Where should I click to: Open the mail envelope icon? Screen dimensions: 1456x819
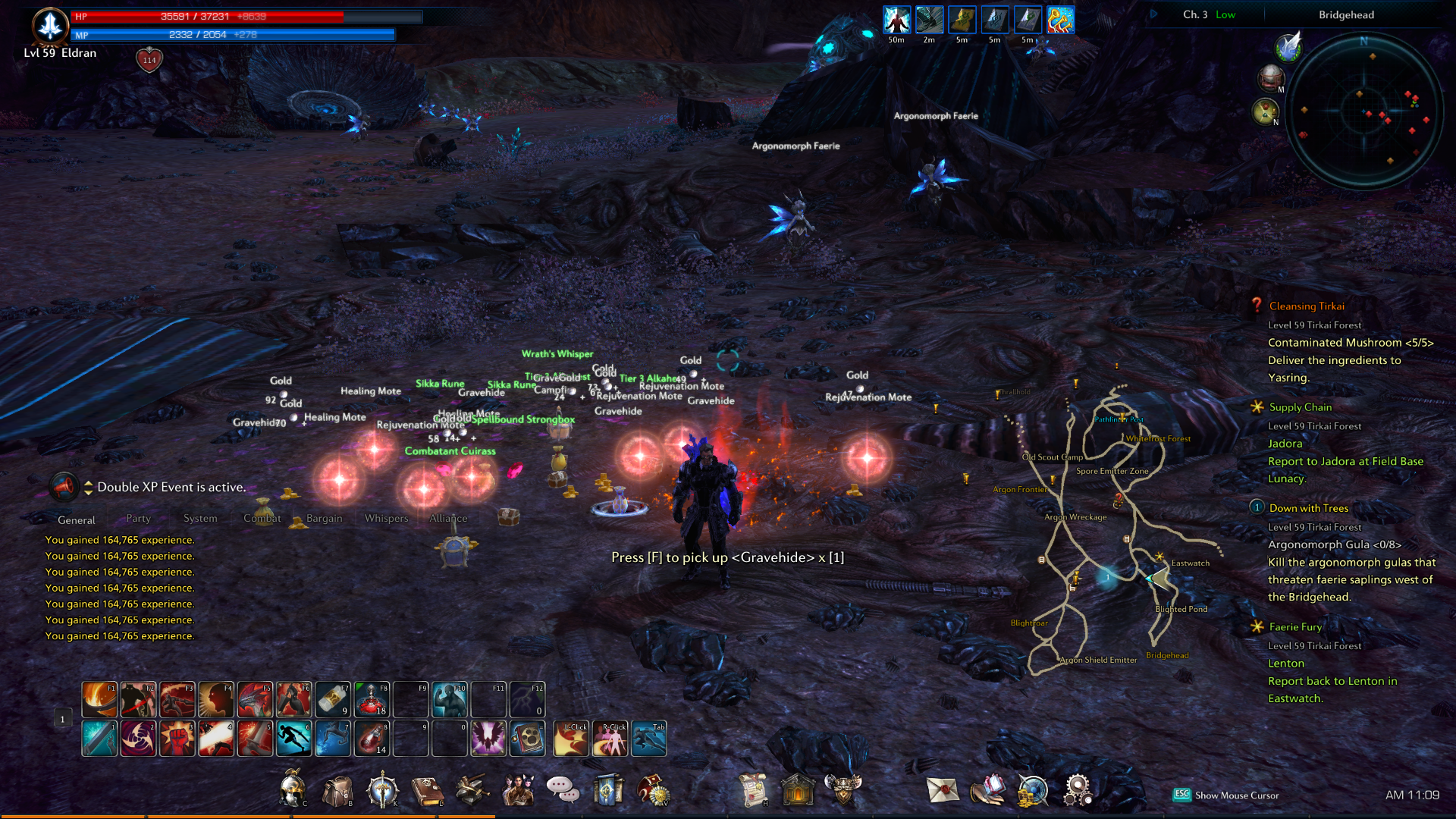[943, 790]
